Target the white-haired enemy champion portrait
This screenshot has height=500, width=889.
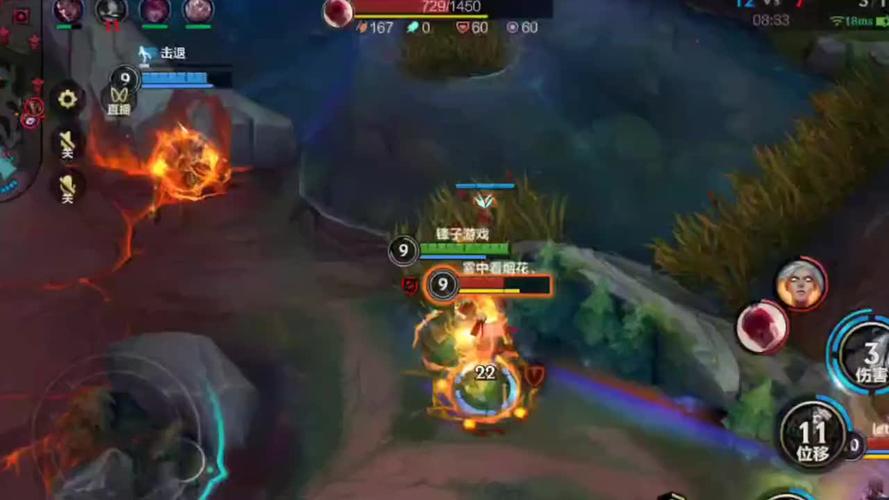[800, 284]
